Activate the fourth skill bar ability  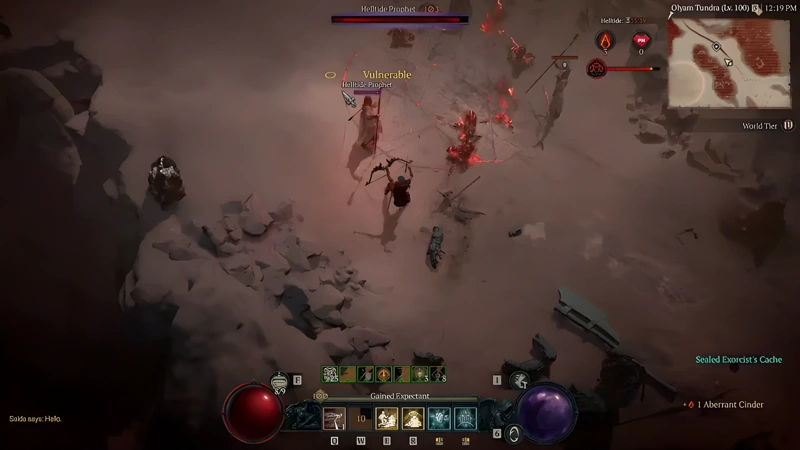(x=413, y=418)
